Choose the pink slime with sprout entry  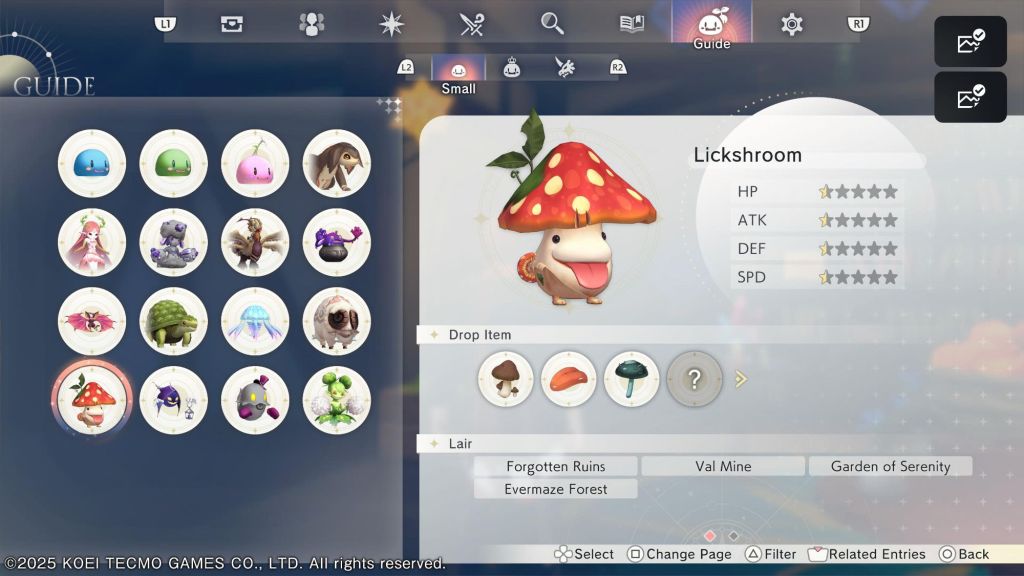click(255, 163)
